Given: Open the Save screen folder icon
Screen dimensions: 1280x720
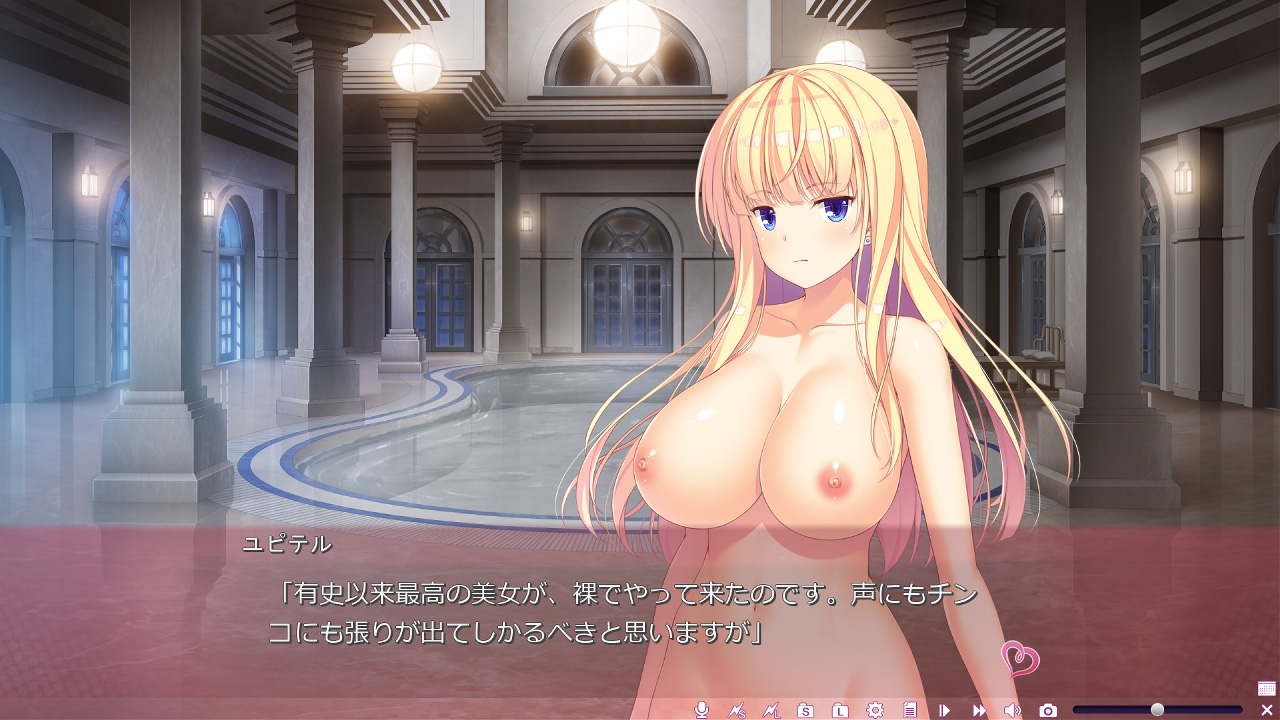Looking at the screenshot, I should point(805,710).
